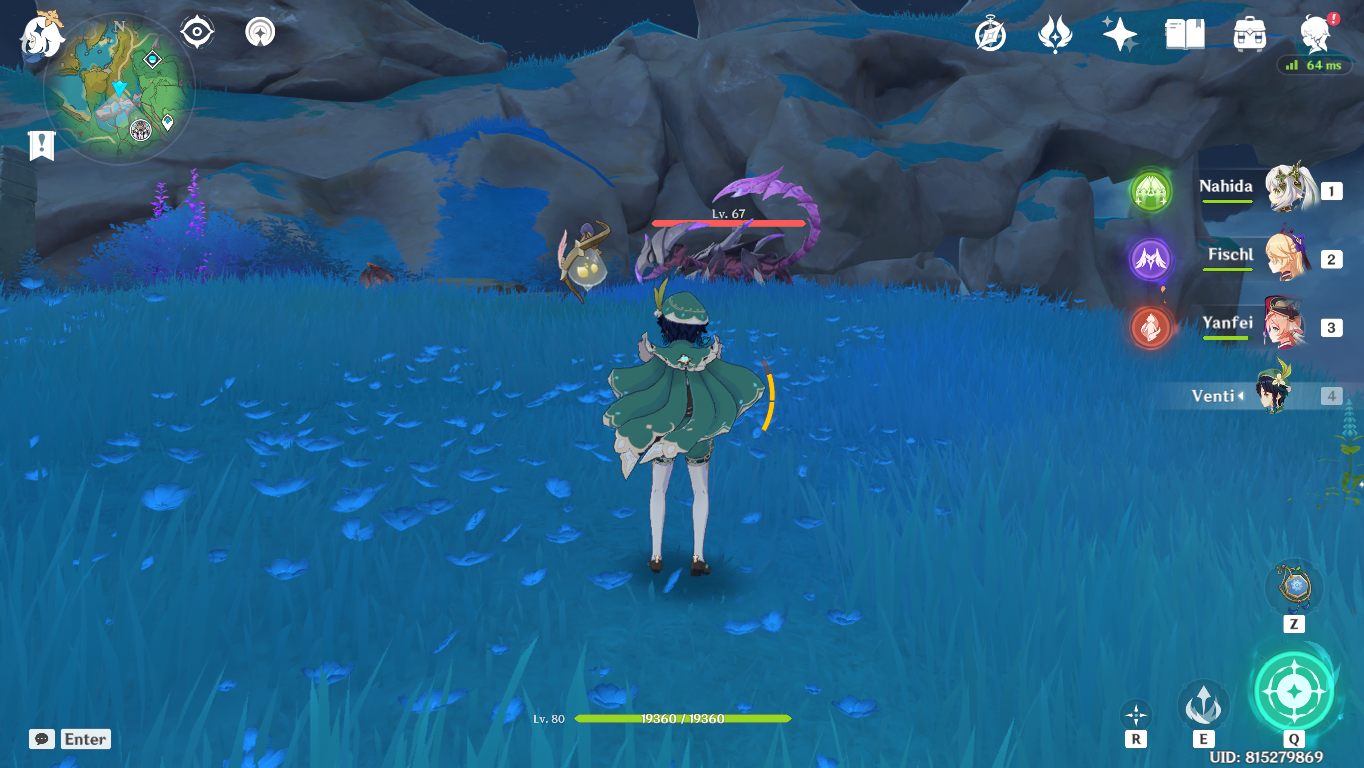Image resolution: width=1364 pixels, height=768 pixels.
Task: Cast the Elemental Burst with the Q icon
Action: (x=1293, y=690)
